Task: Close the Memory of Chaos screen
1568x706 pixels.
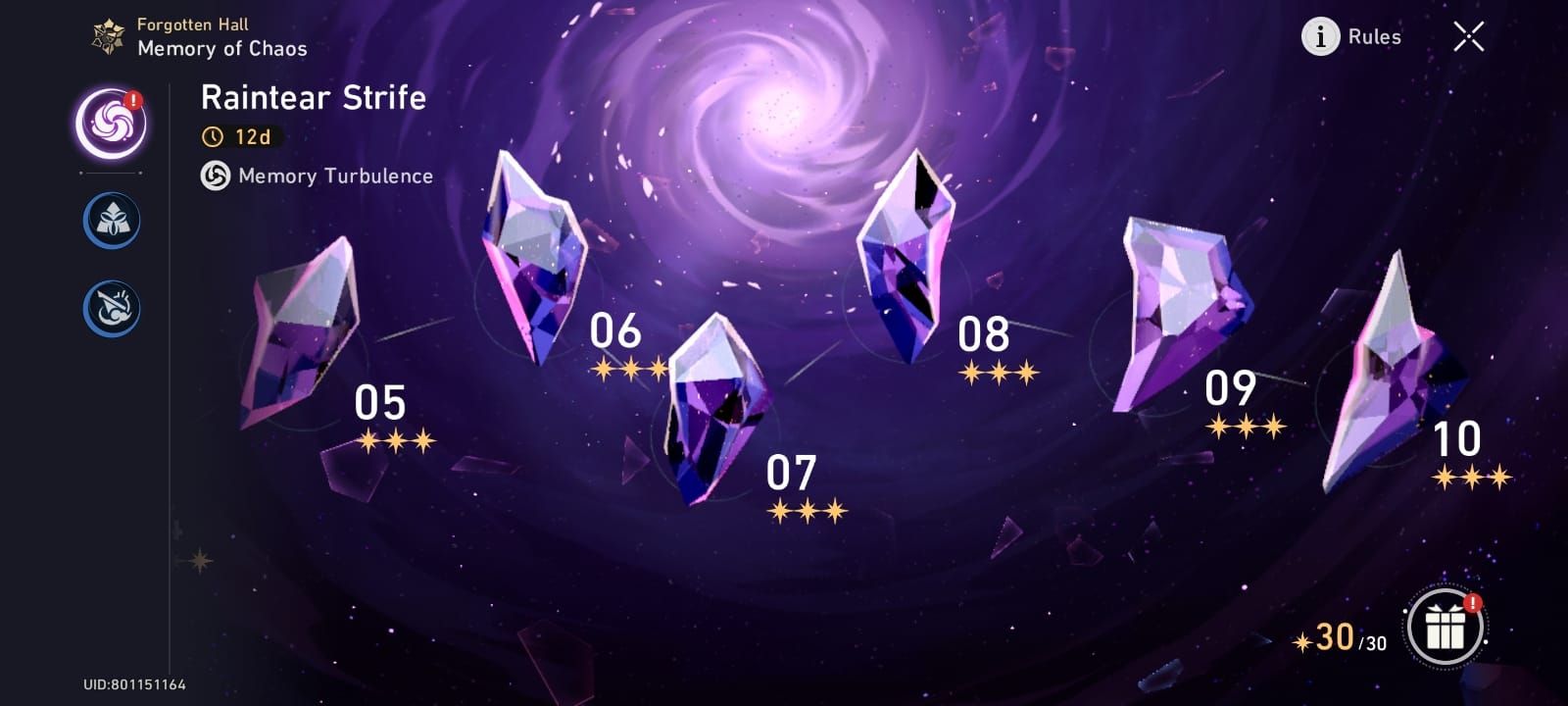Action: pyautogui.click(x=1467, y=36)
